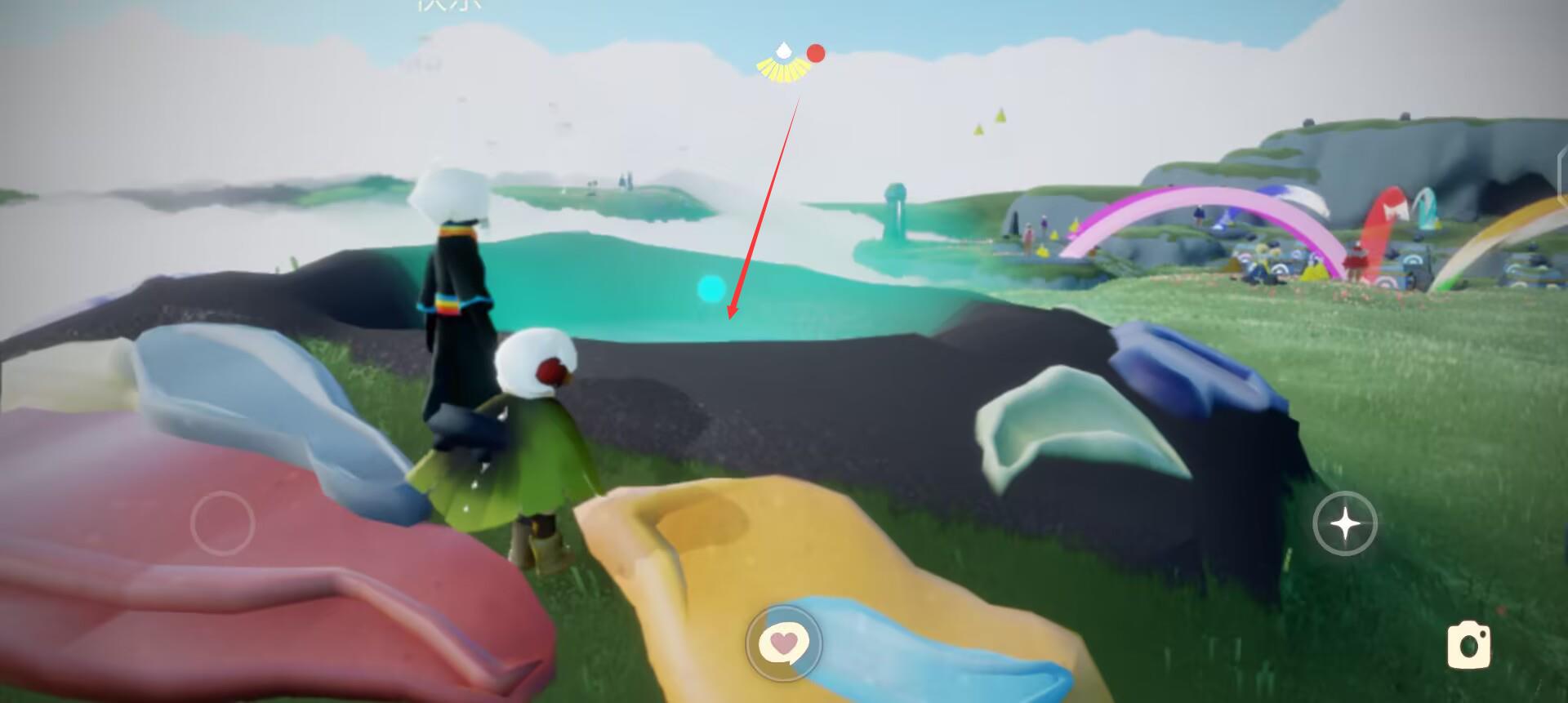
Task: Open the camera to take a photo
Action: 1468,645
